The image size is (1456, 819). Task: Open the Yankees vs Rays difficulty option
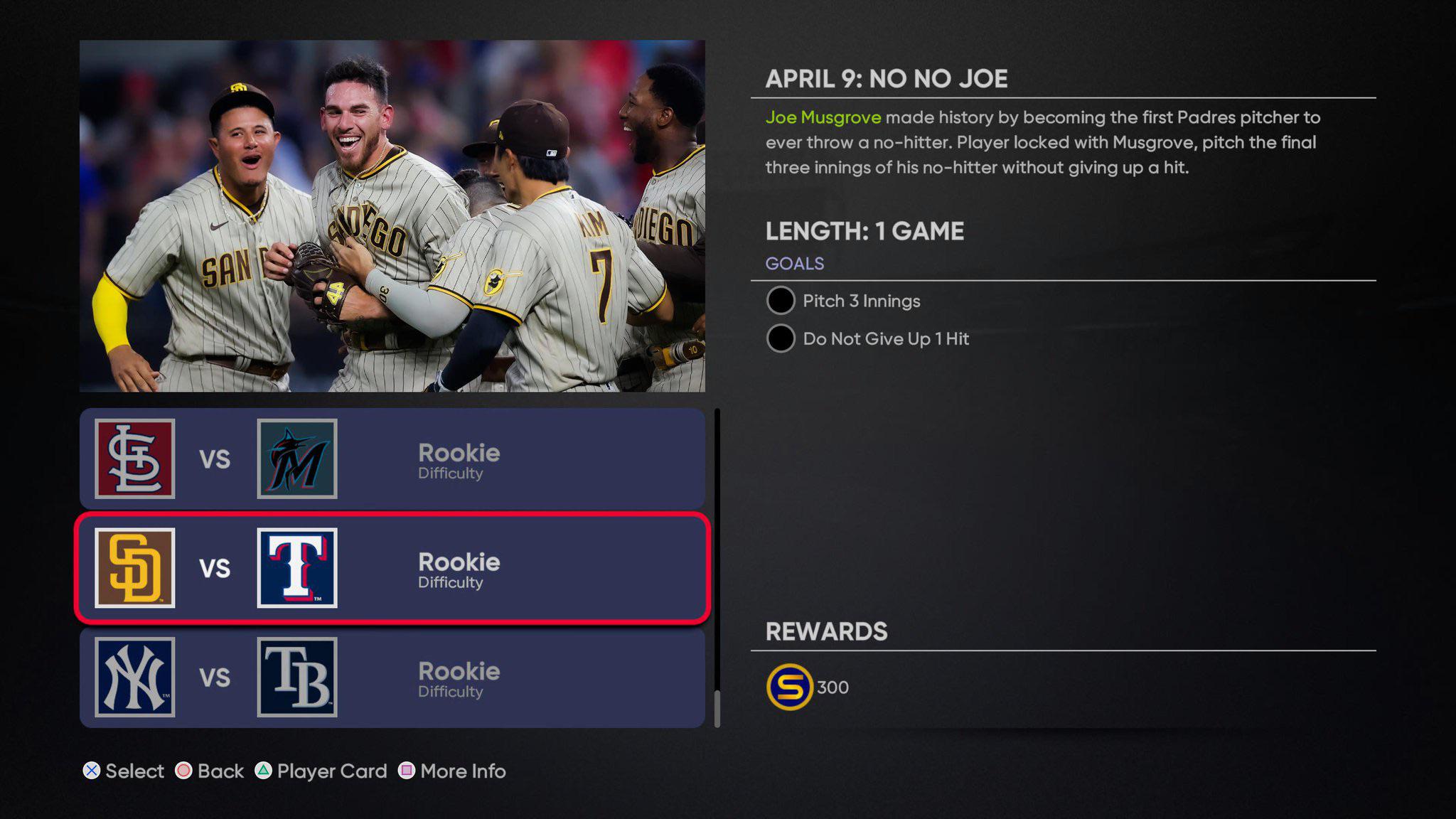click(x=459, y=680)
